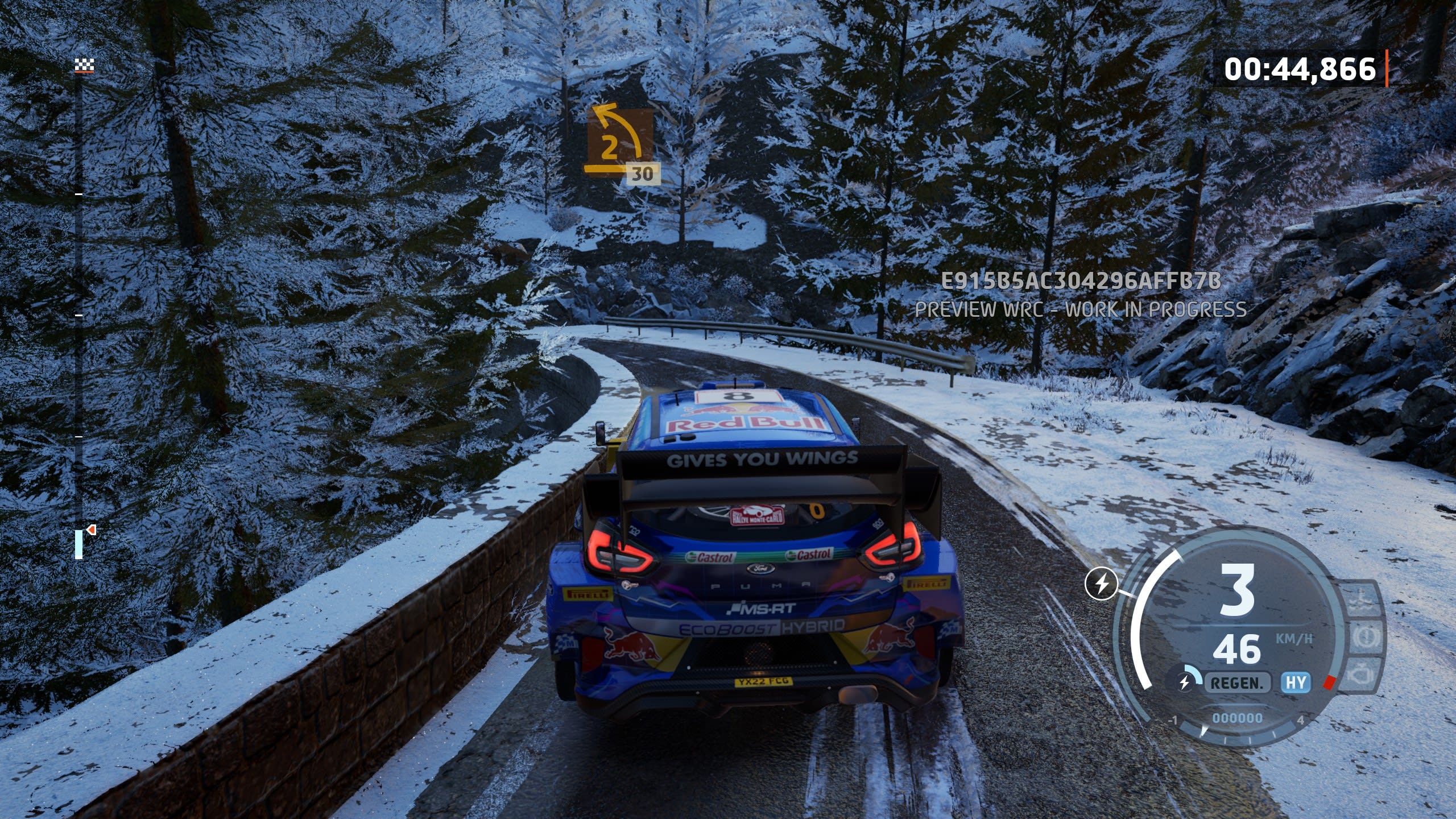Select the checkered finish flag on progress bar

coord(84,66)
